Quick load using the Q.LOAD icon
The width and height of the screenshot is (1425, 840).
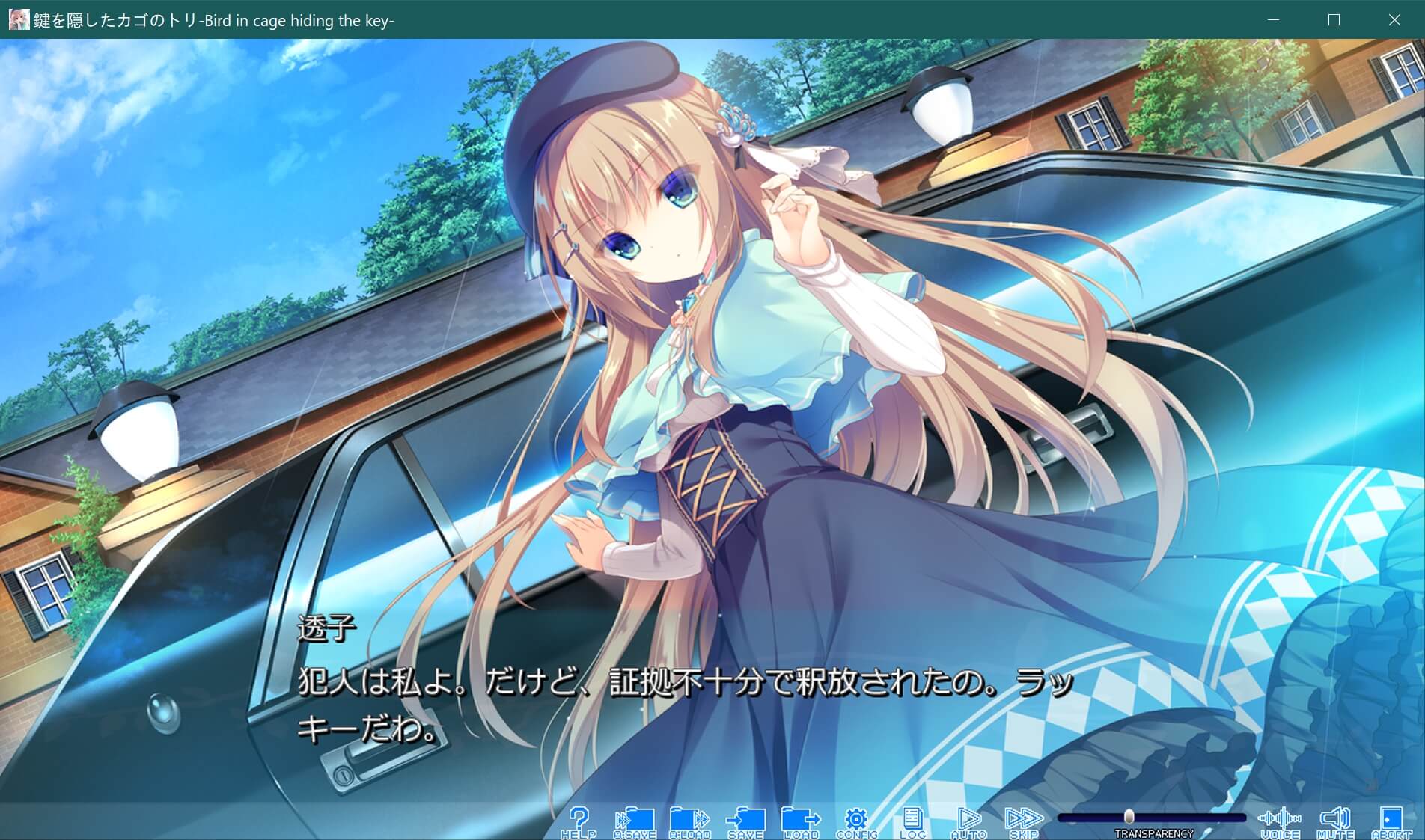[692, 820]
